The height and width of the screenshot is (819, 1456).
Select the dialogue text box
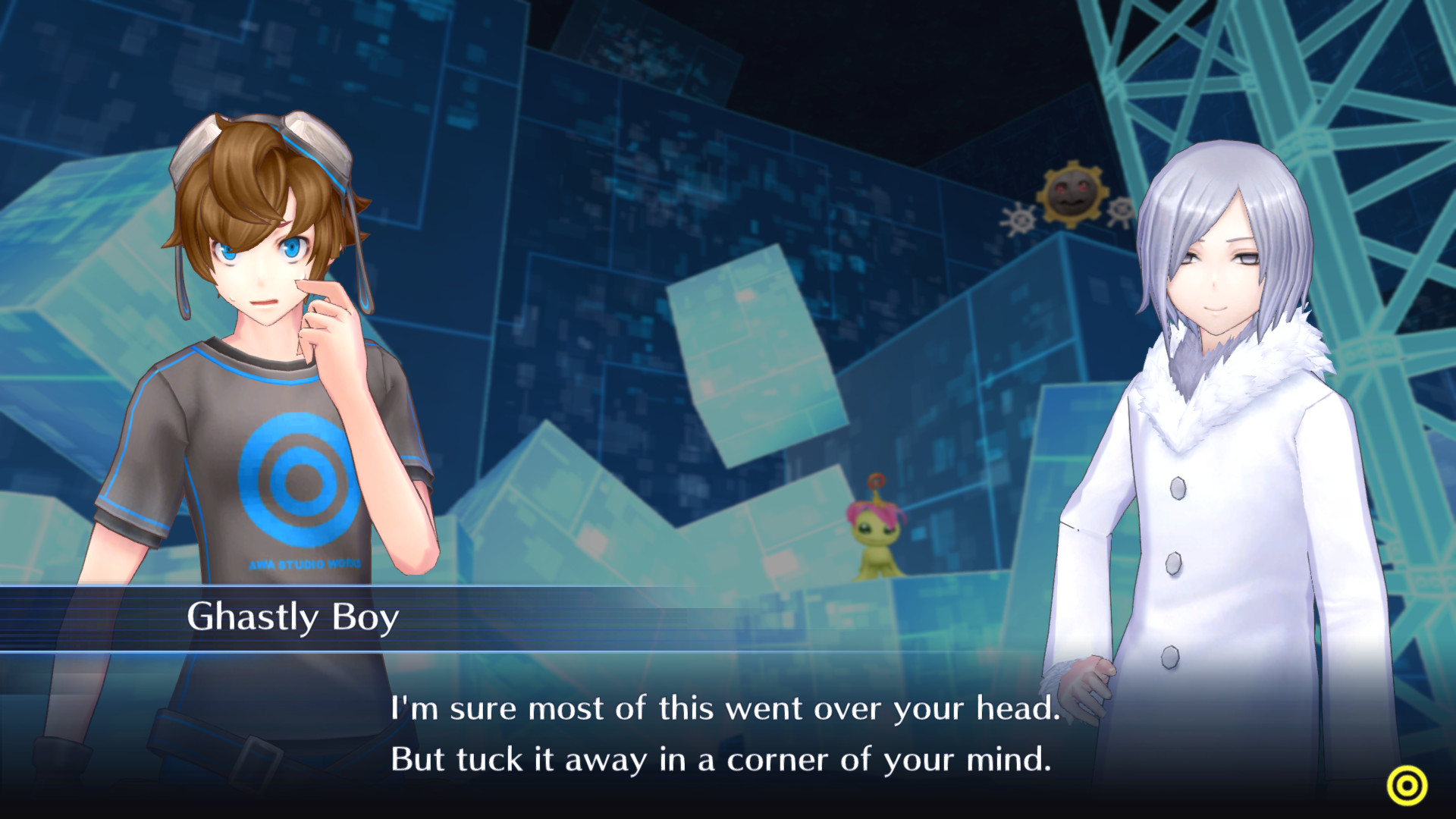720,736
